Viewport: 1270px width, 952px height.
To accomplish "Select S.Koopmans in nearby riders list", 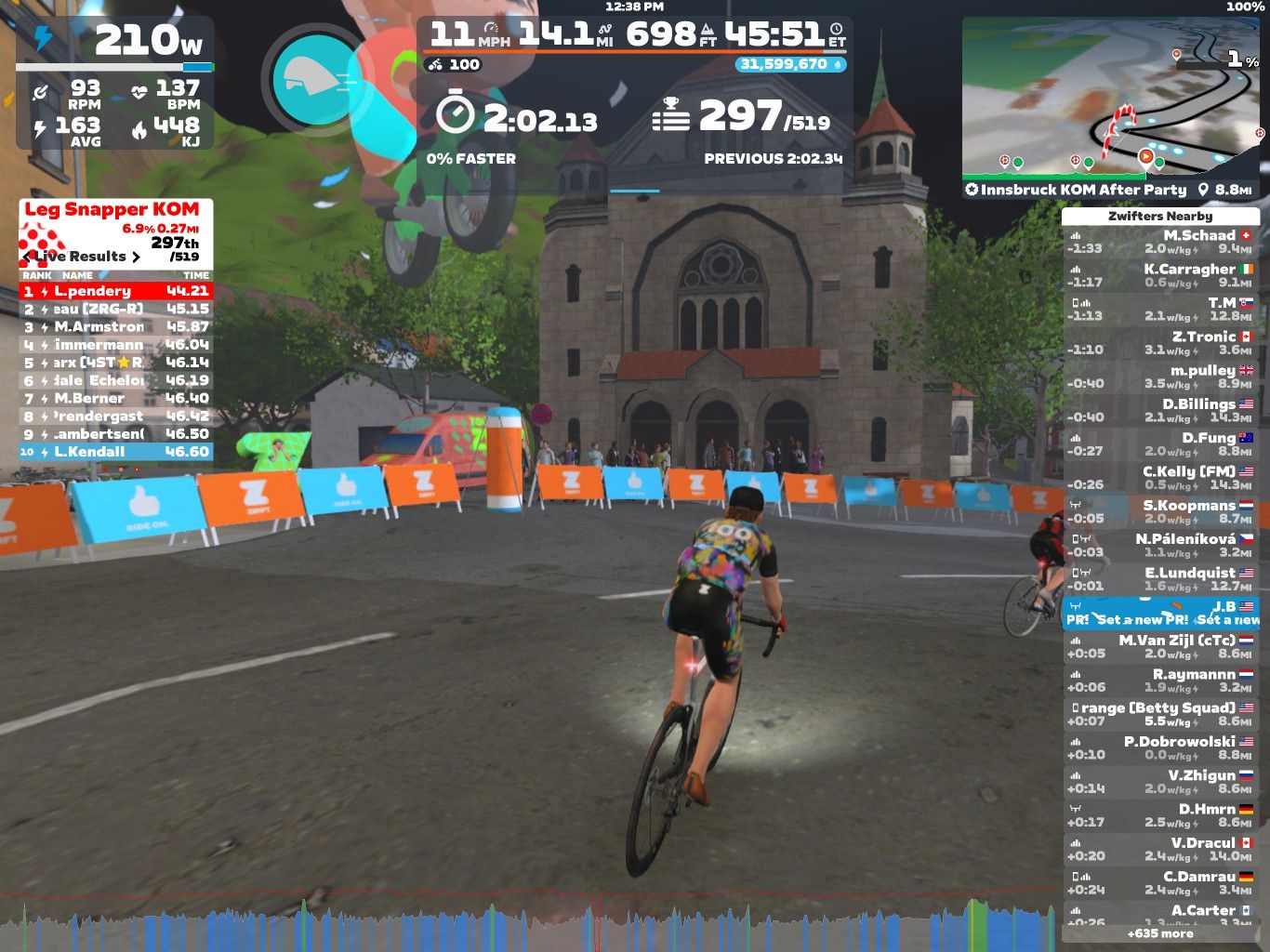I will coord(1160,512).
